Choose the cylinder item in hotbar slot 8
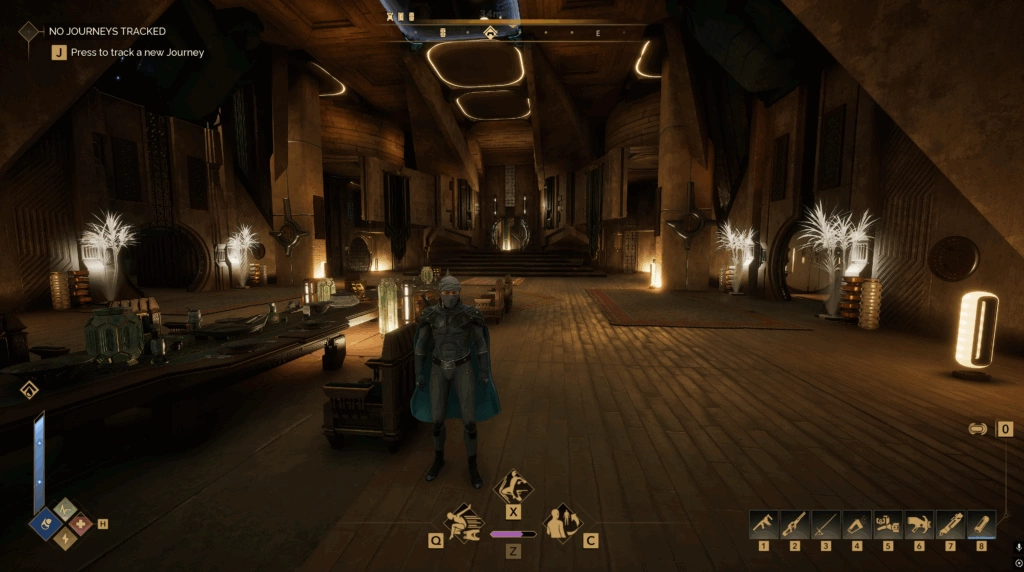 [980, 524]
